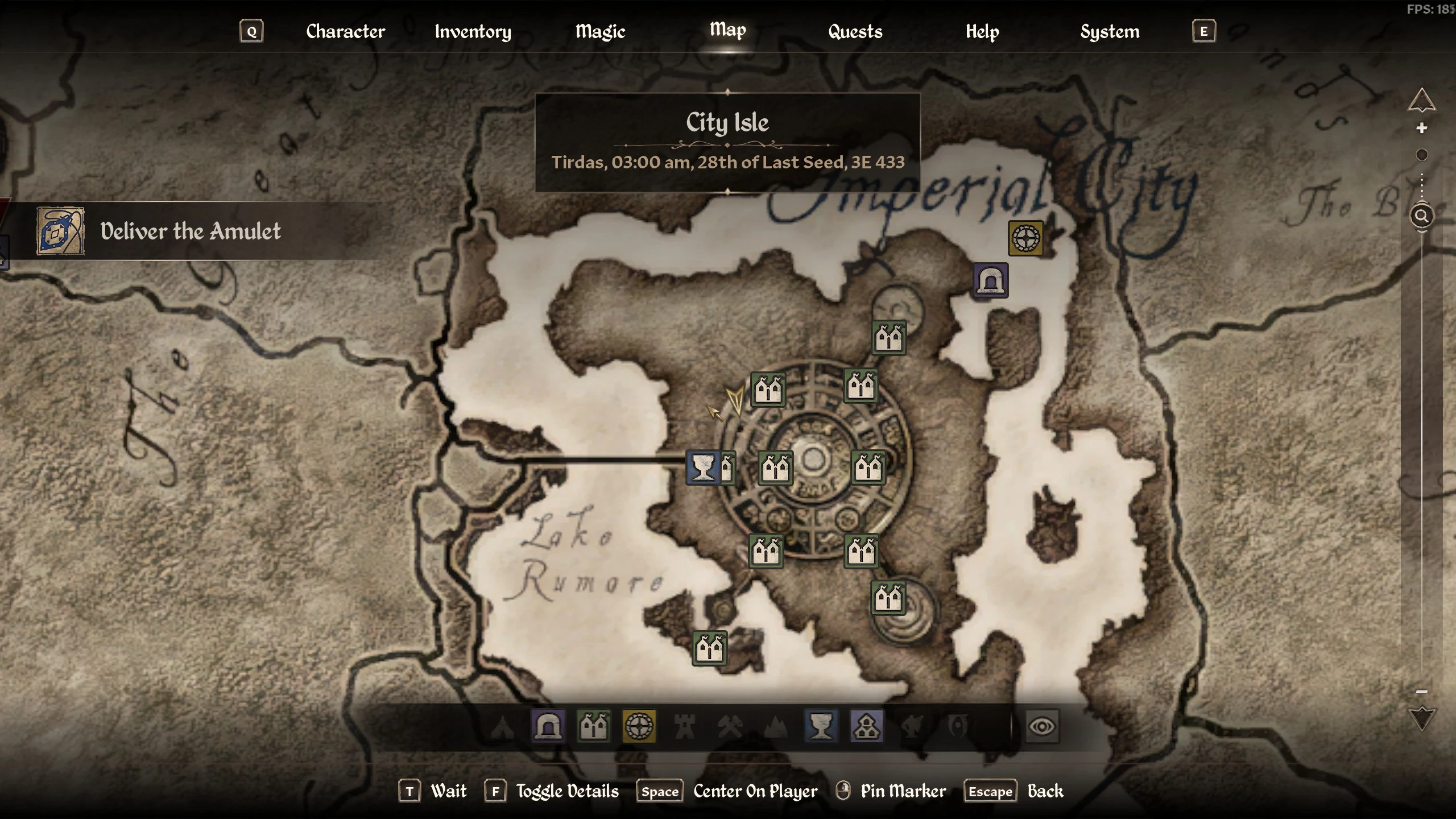Select the yellow wheel map marker
The image size is (1456, 819).
(x=1025, y=238)
